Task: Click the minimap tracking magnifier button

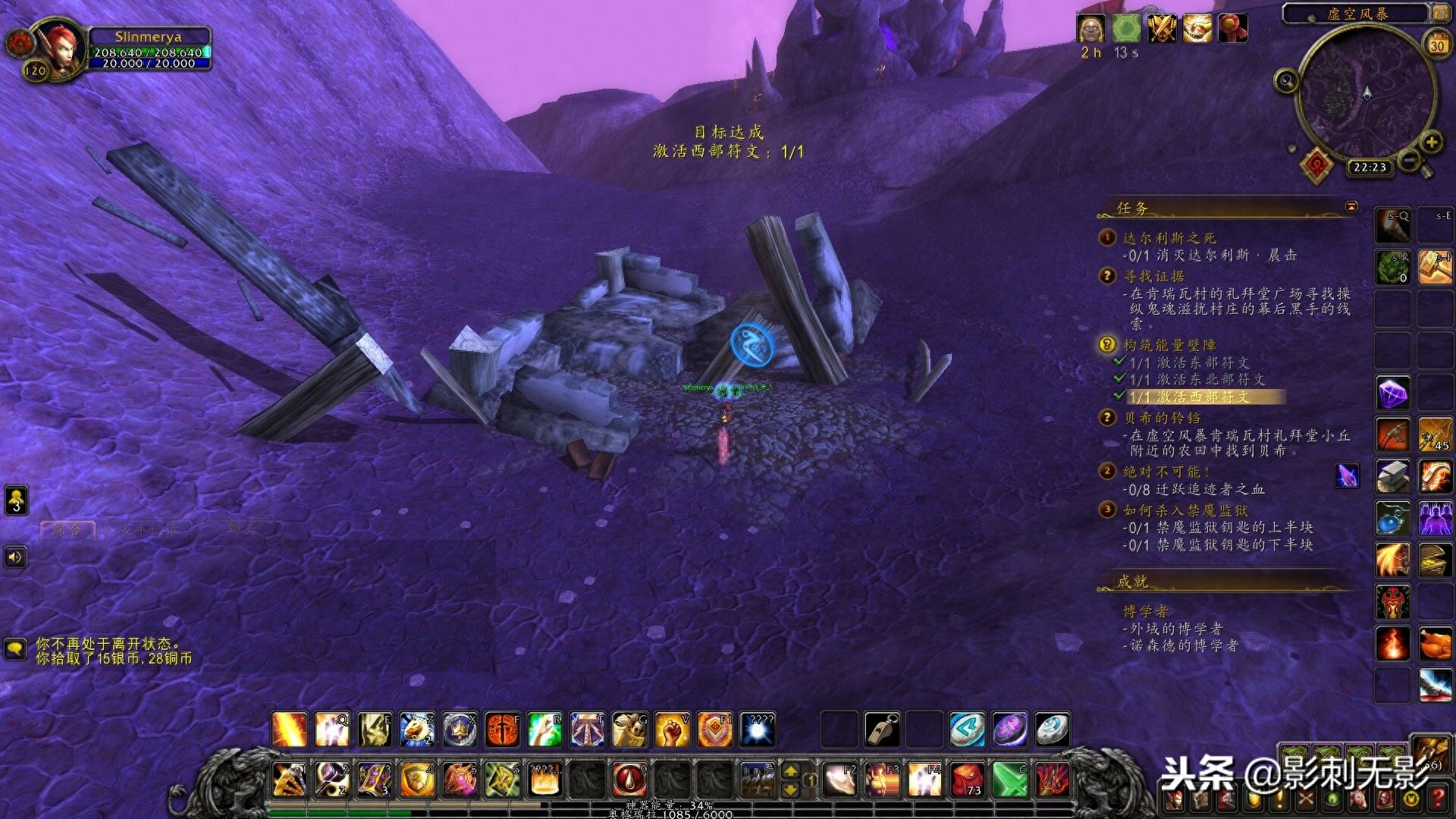Action: tap(1286, 80)
